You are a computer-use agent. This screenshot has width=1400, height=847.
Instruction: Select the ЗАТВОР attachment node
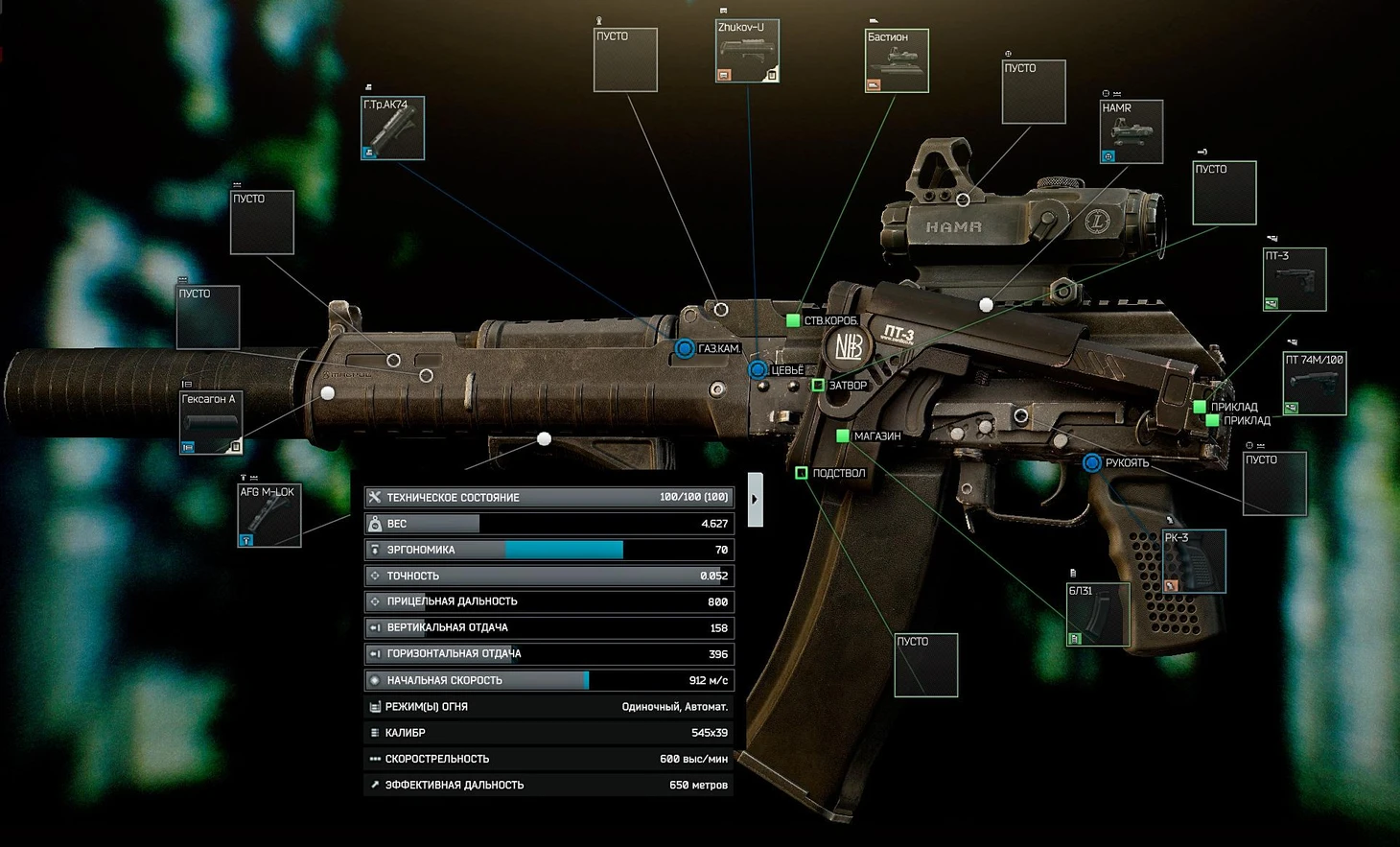tap(818, 385)
